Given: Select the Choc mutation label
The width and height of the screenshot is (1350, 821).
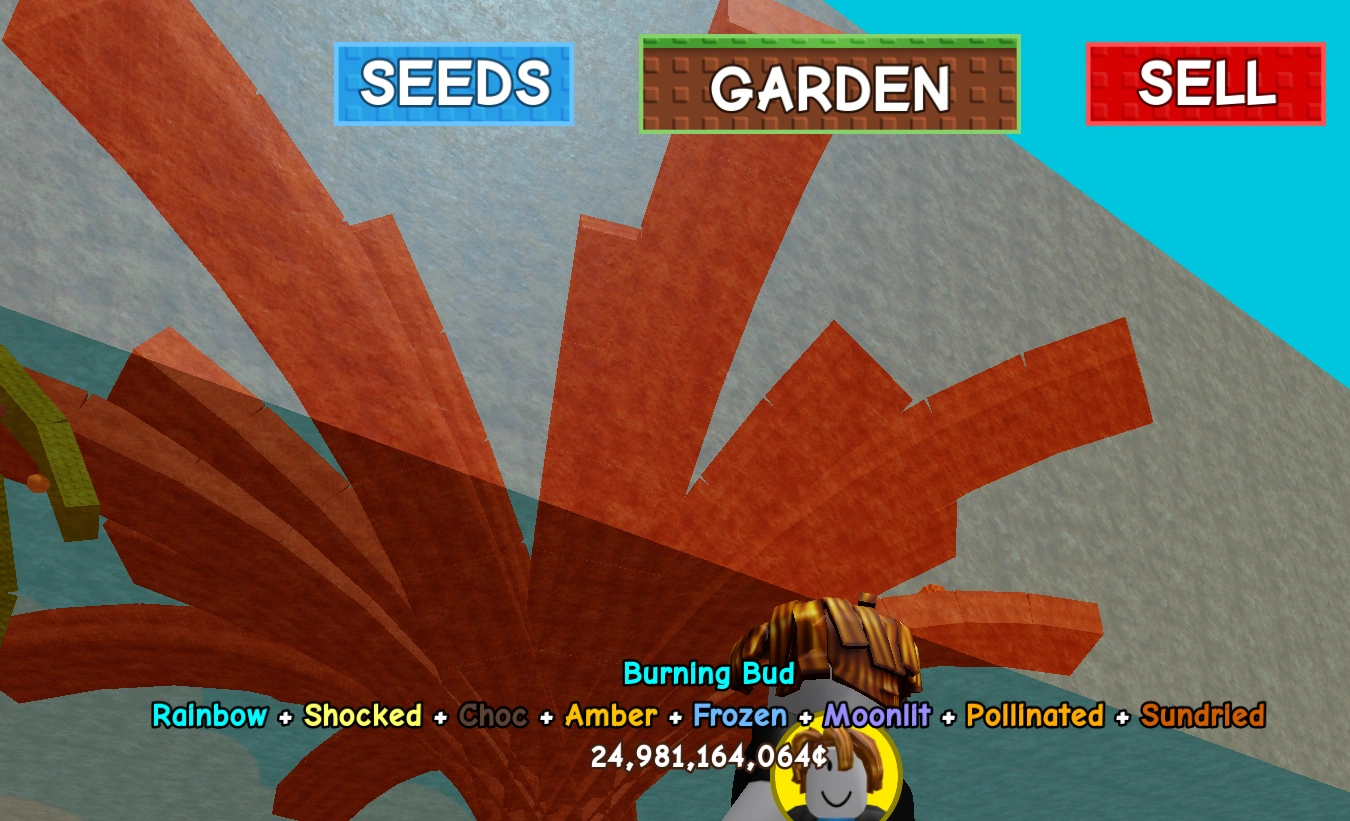Looking at the screenshot, I should pos(494,716).
